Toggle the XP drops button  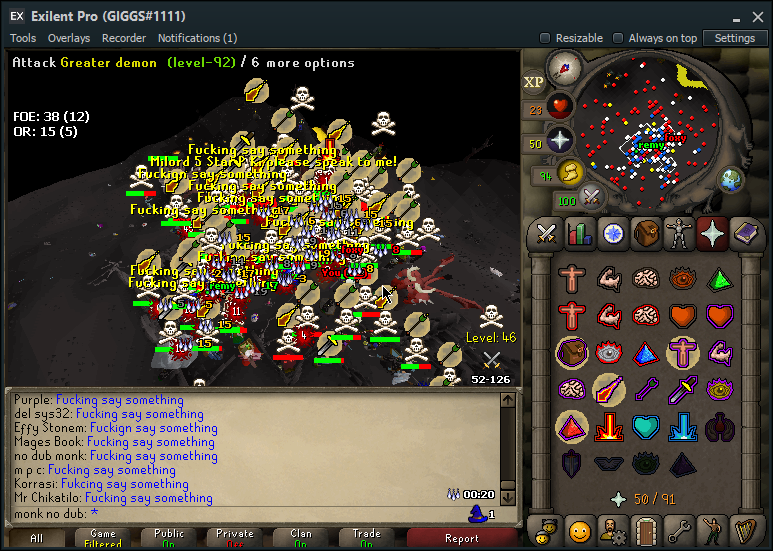[x=534, y=82]
